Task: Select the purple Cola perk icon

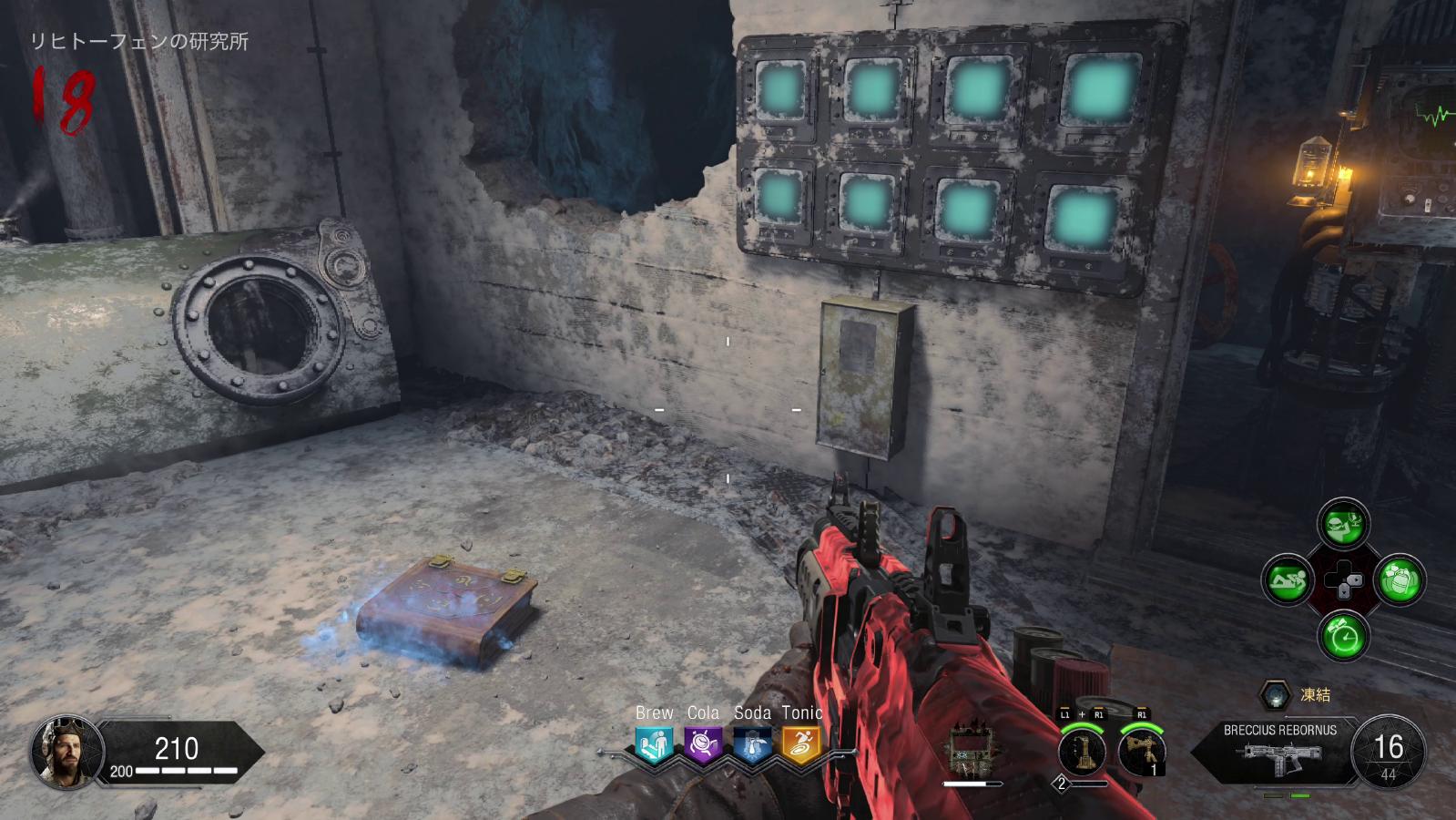Action: (x=703, y=745)
